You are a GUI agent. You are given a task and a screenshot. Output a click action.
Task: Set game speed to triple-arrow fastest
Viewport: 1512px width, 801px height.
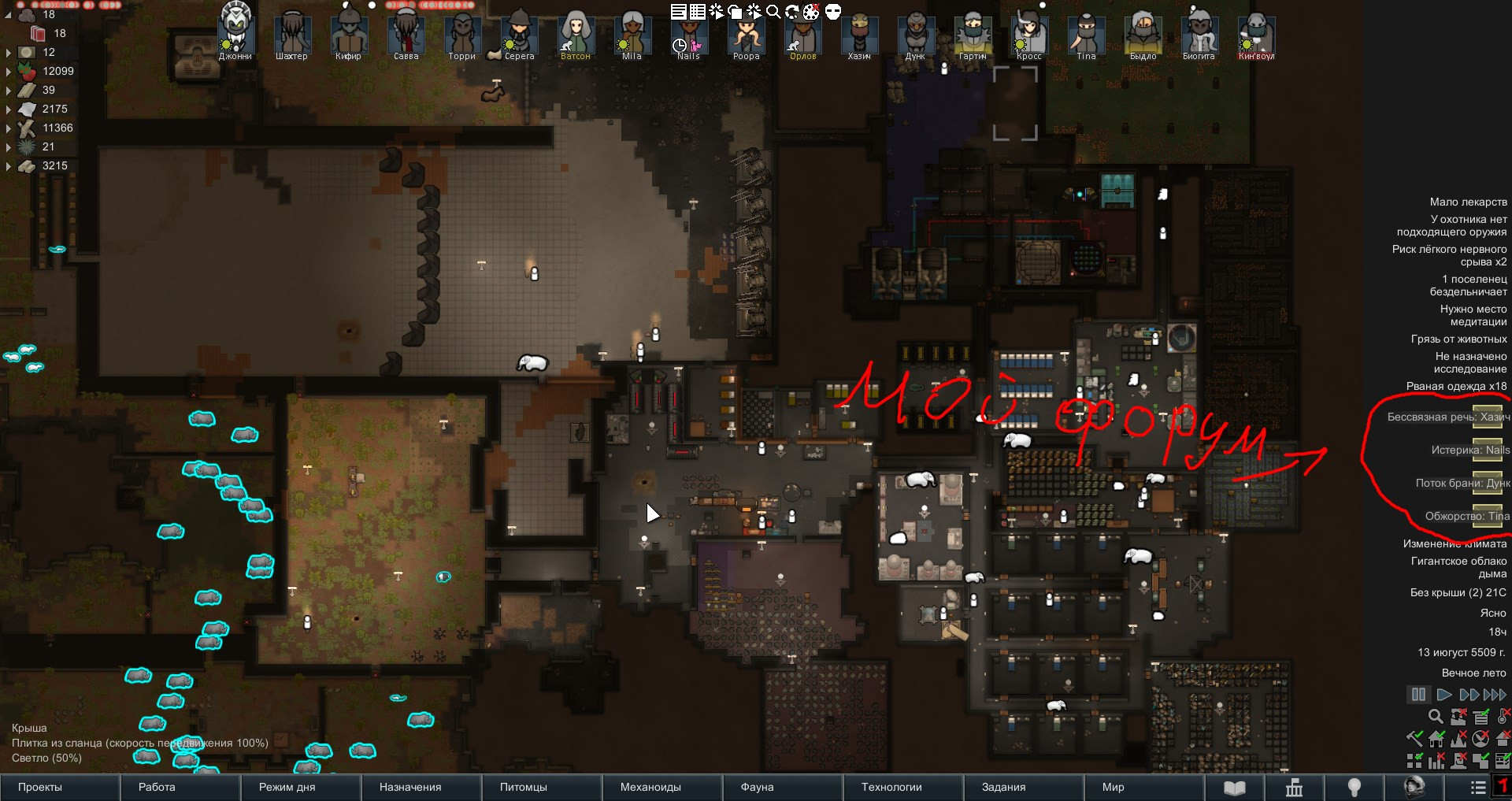tap(1495, 695)
